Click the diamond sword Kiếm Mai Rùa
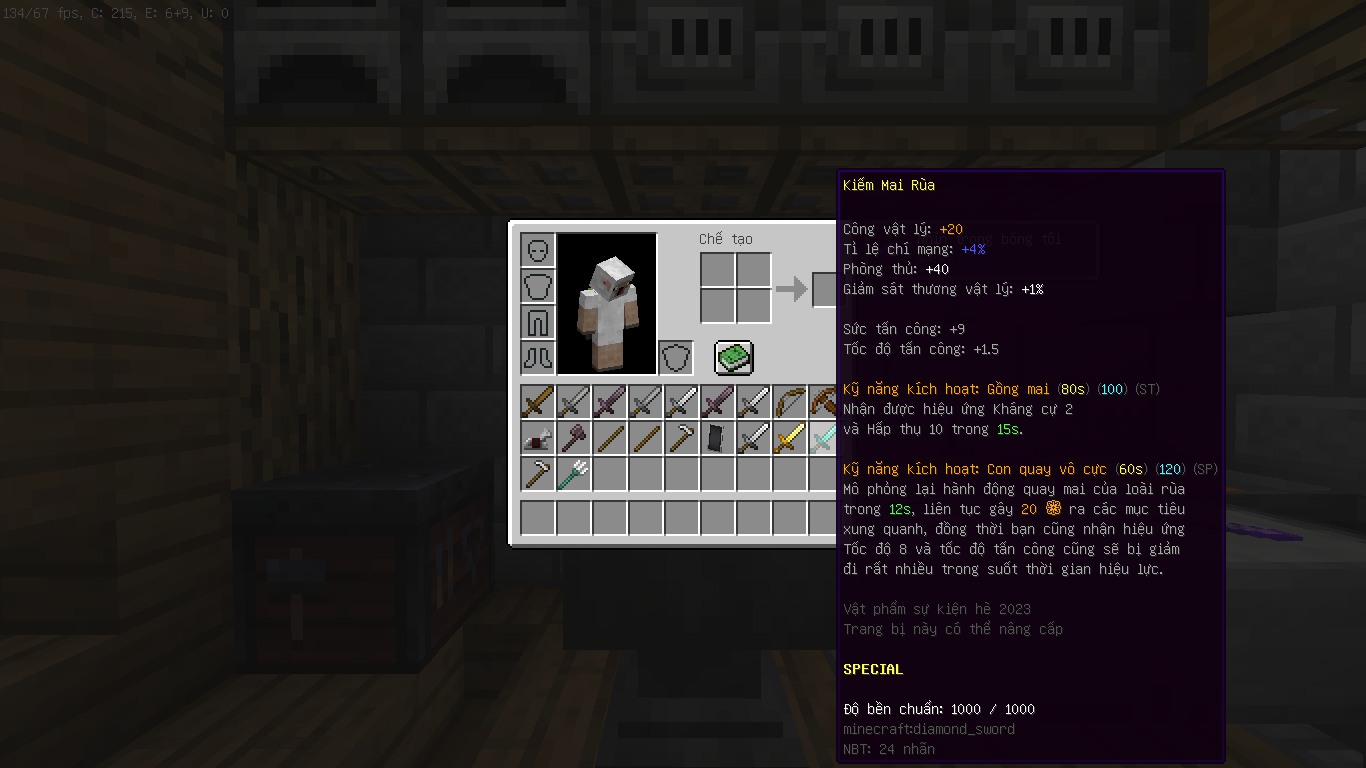Screen dimensions: 1366x768 pyautogui.click(x=823, y=438)
